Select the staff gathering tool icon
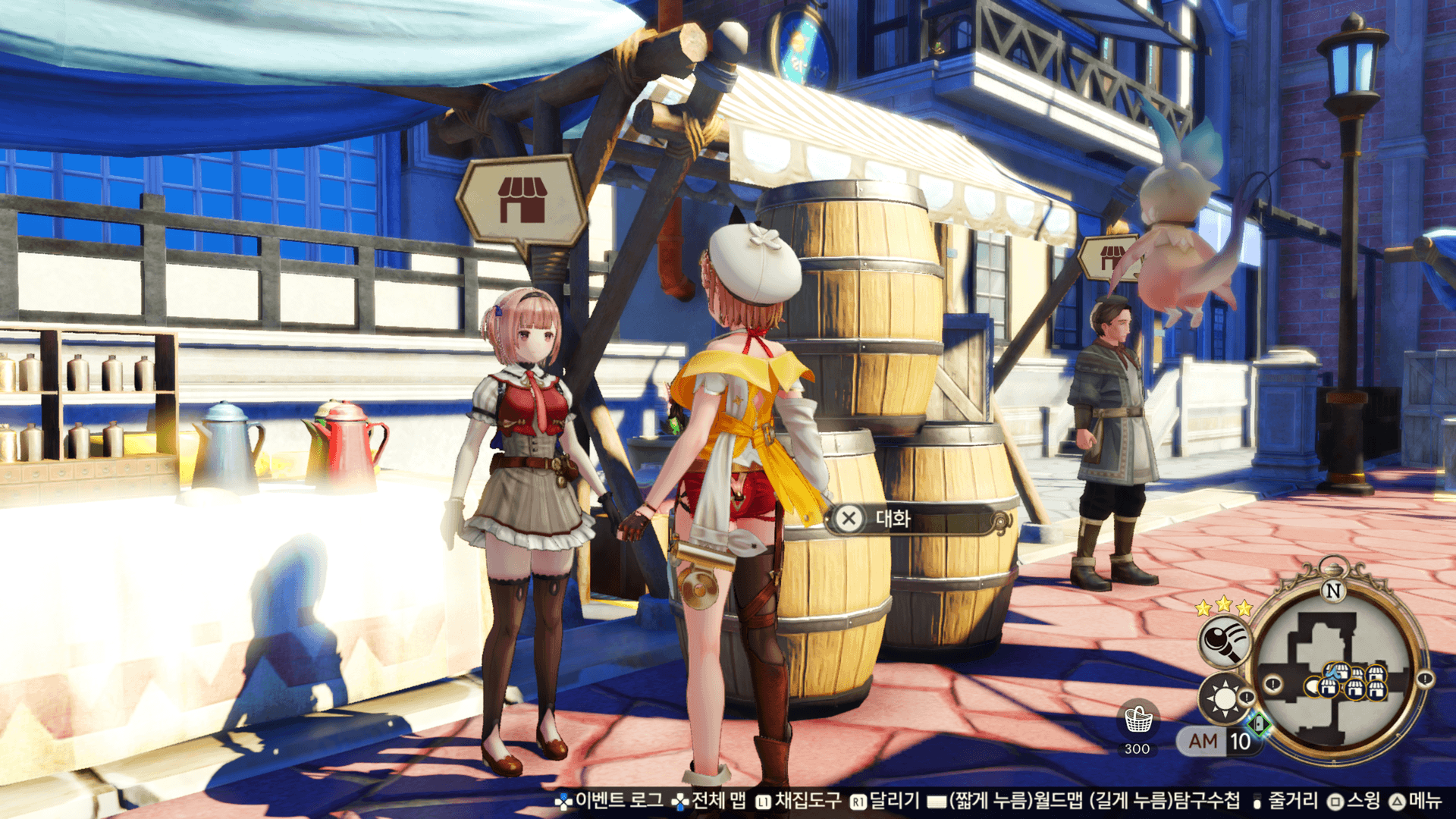This screenshot has height=819, width=1456. 1224,642
